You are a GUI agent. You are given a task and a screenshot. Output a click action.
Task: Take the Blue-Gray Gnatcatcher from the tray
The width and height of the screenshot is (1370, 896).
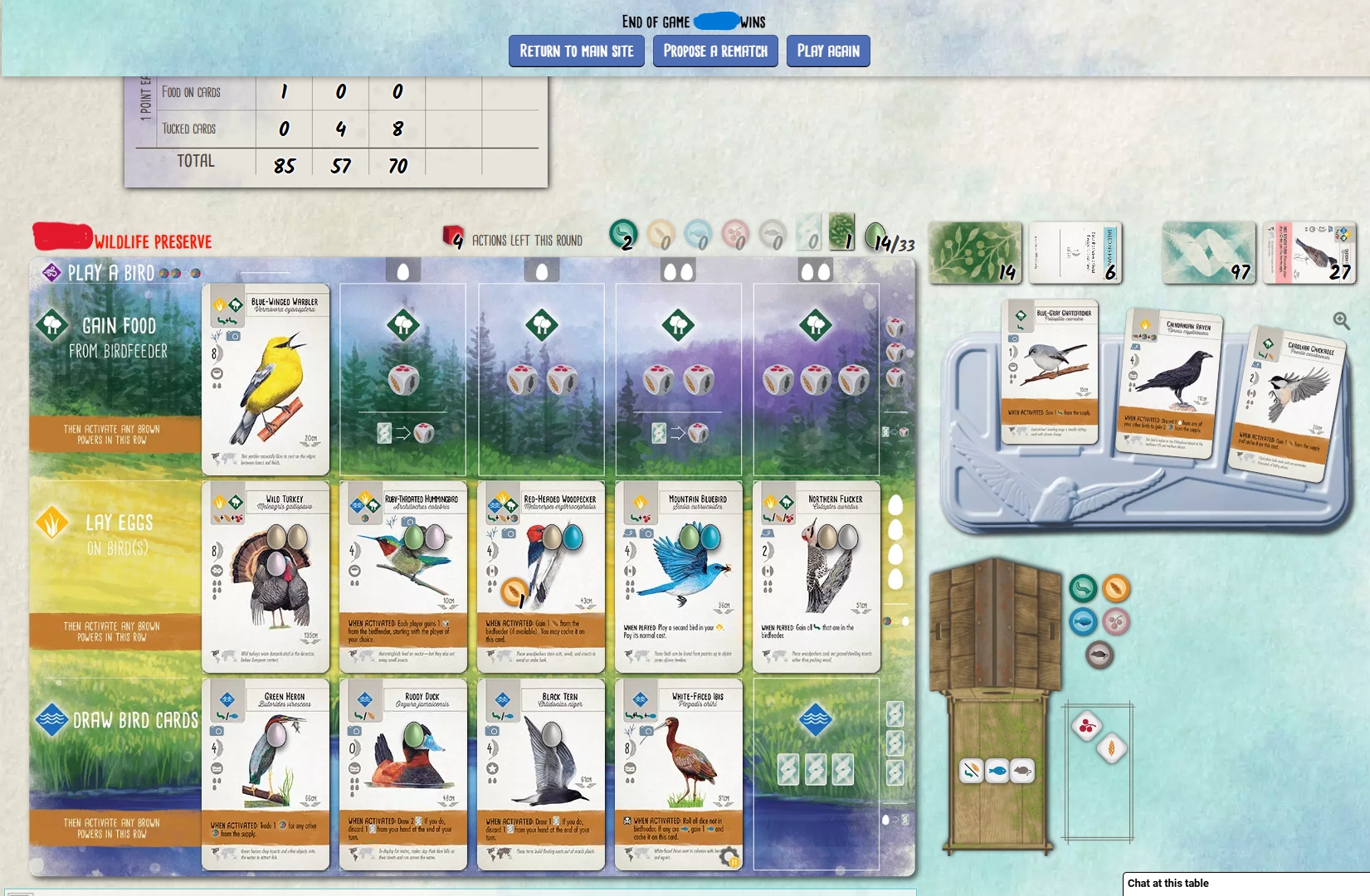(x=1050, y=372)
